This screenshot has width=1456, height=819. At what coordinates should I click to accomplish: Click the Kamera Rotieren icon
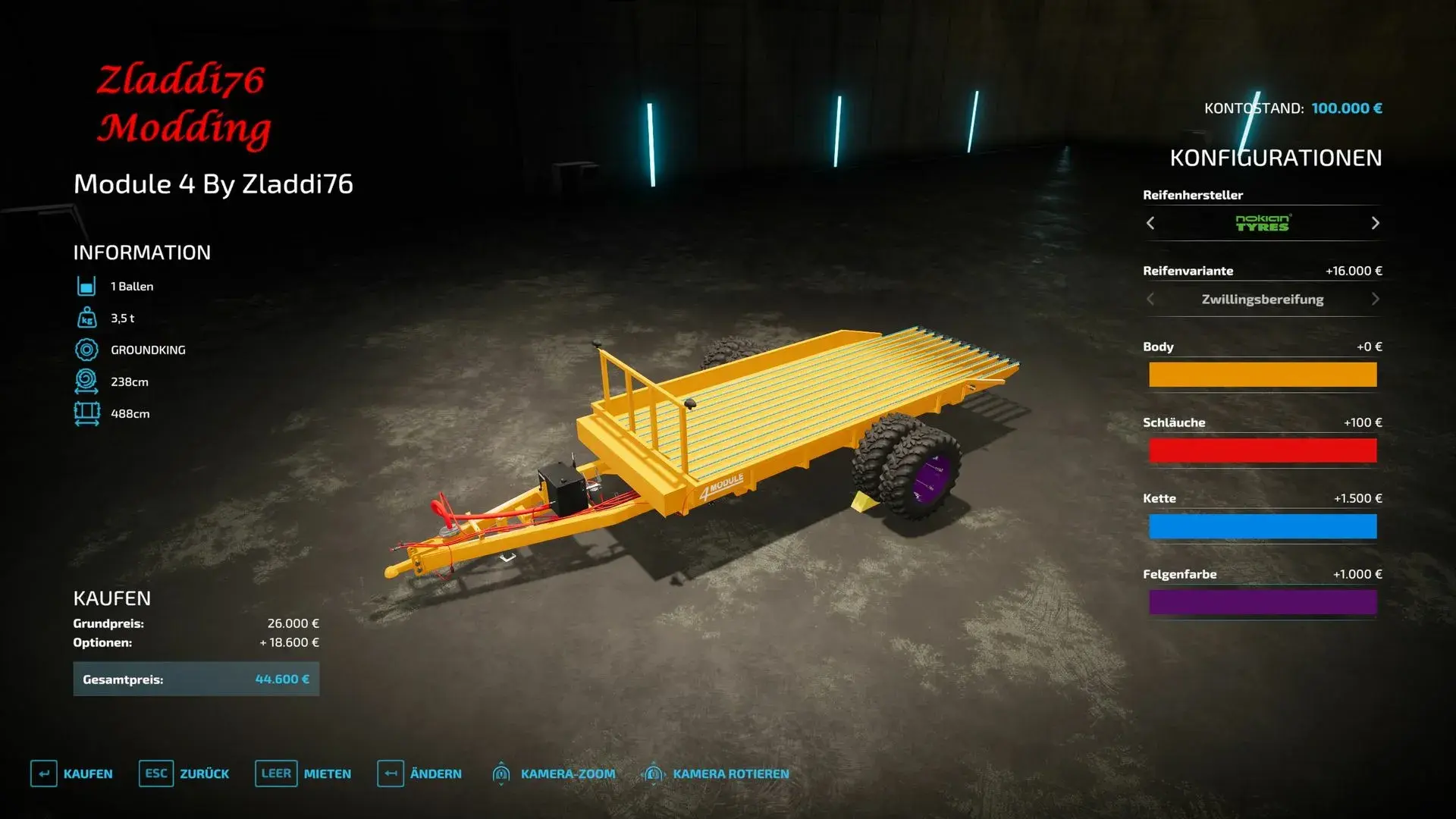click(x=652, y=773)
